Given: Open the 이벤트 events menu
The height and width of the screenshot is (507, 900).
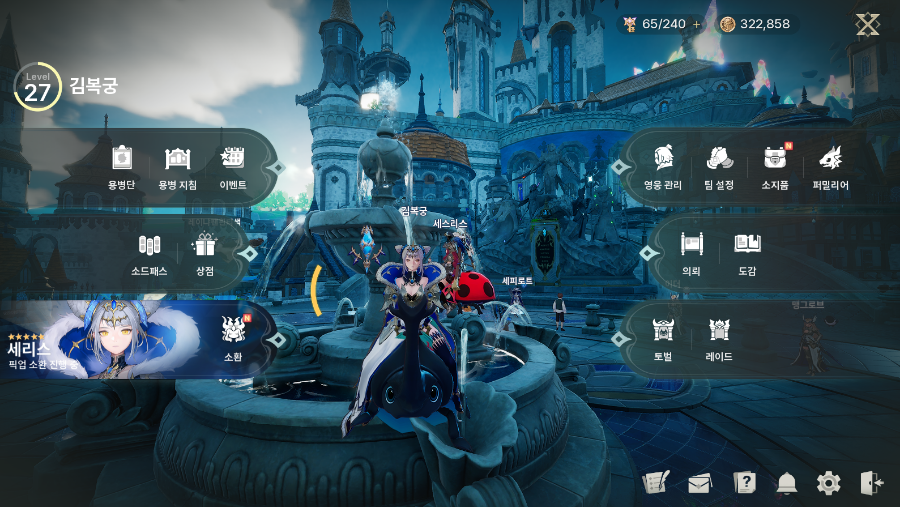Looking at the screenshot, I should 233,165.
